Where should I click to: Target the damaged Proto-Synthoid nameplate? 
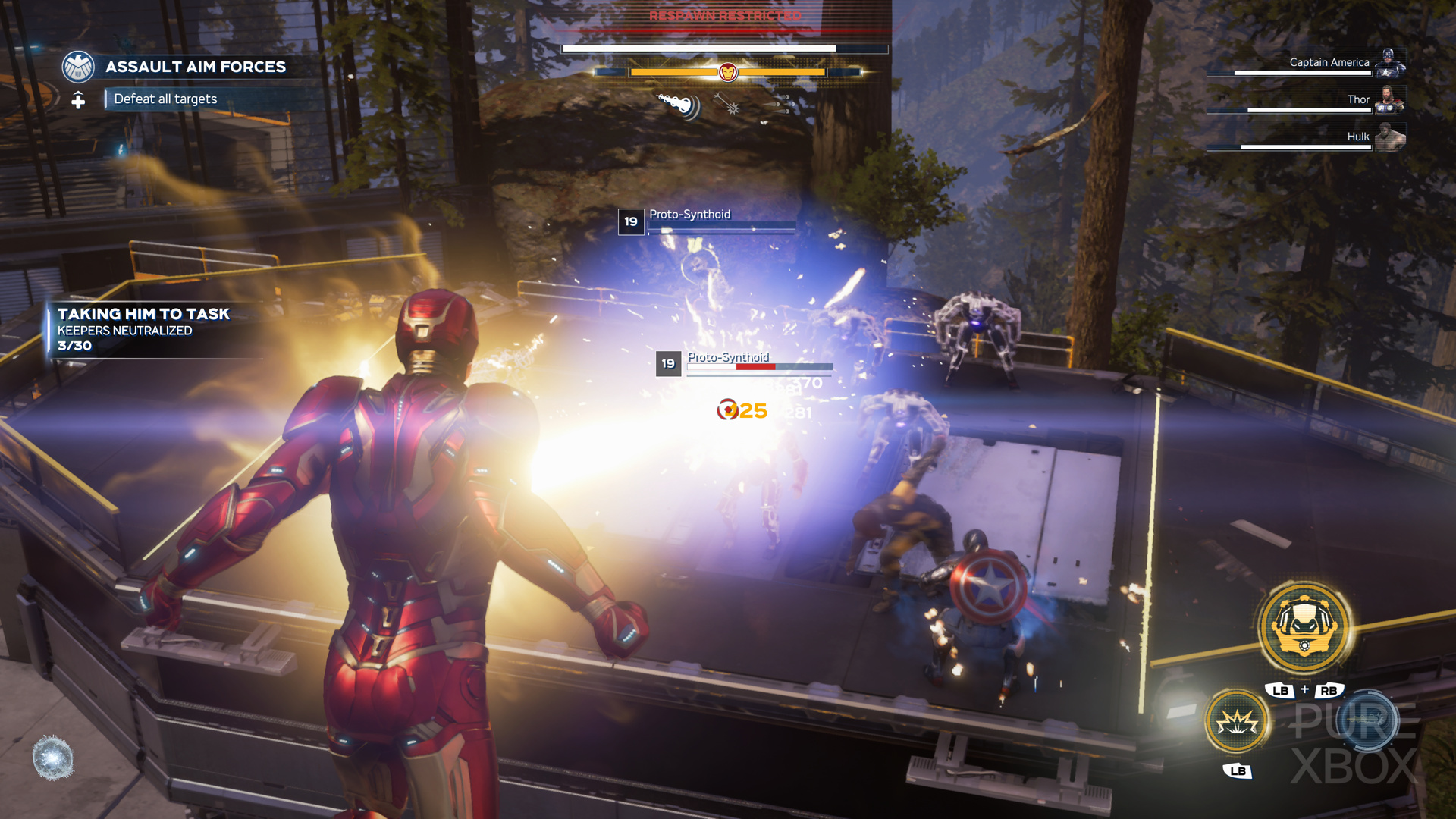728,358
